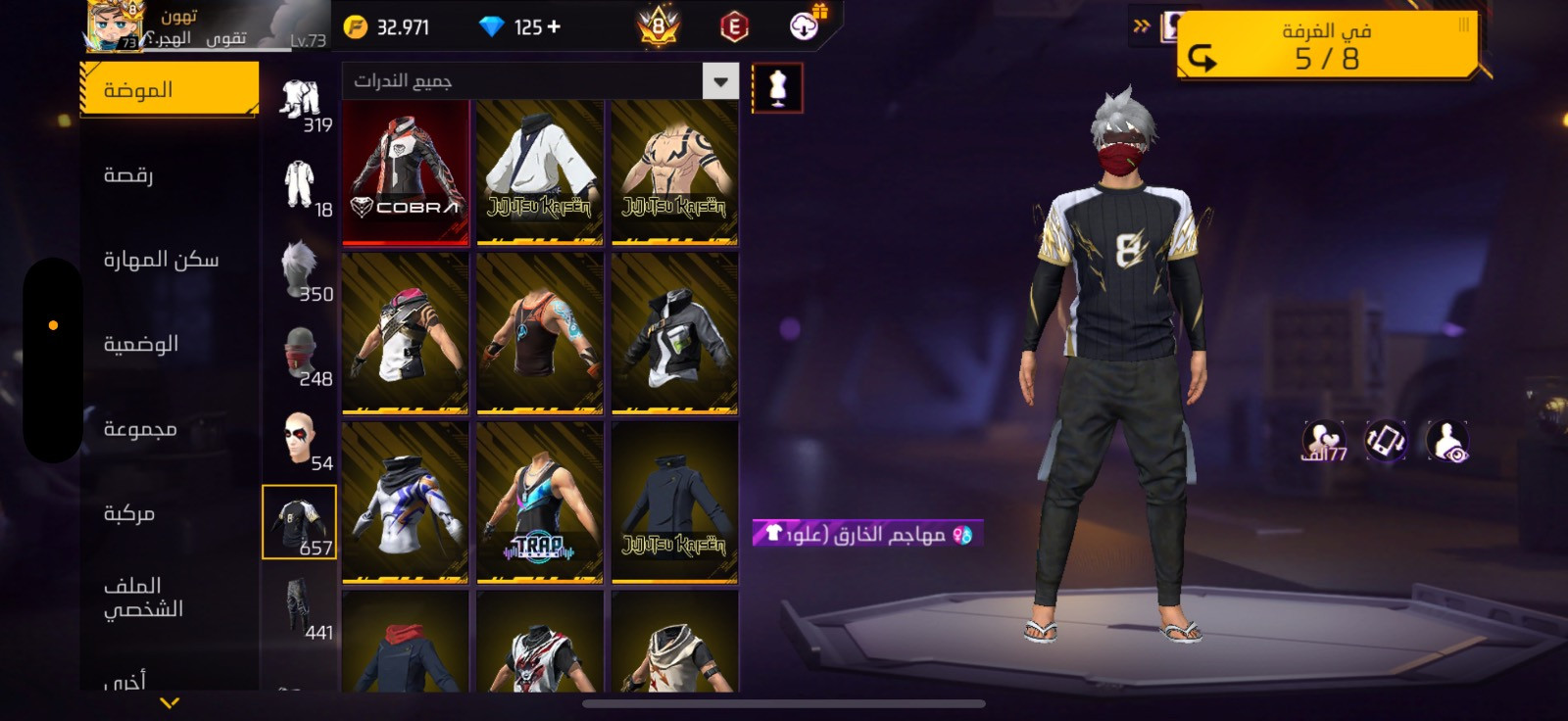This screenshot has height=721, width=1568.
Task: Open the squad في الفرقة 5/8 panel
Action: tap(1327, 47)
